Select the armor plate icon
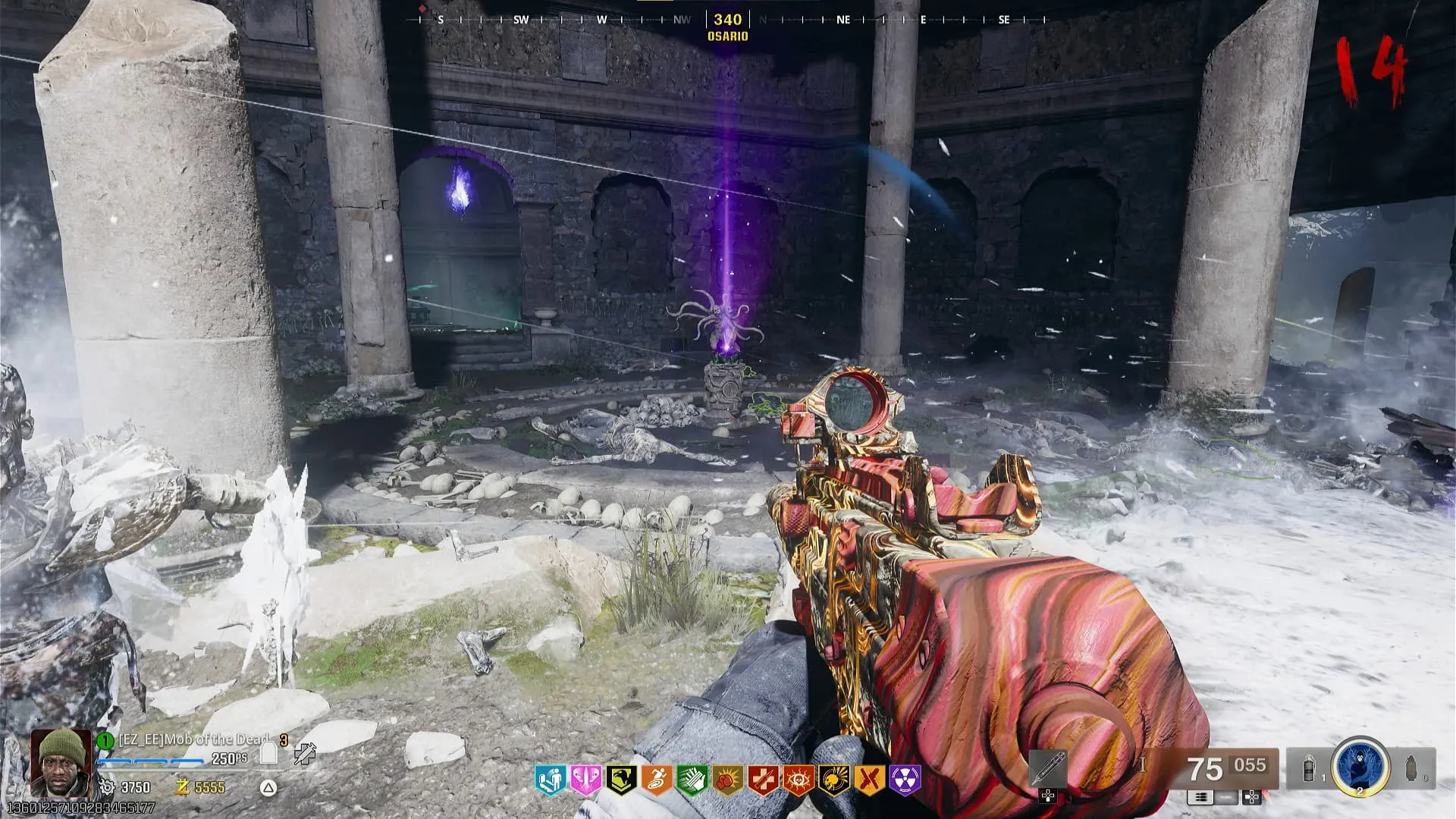The image size is (1456, 819). pyautogui.click(x=268, y=753)
